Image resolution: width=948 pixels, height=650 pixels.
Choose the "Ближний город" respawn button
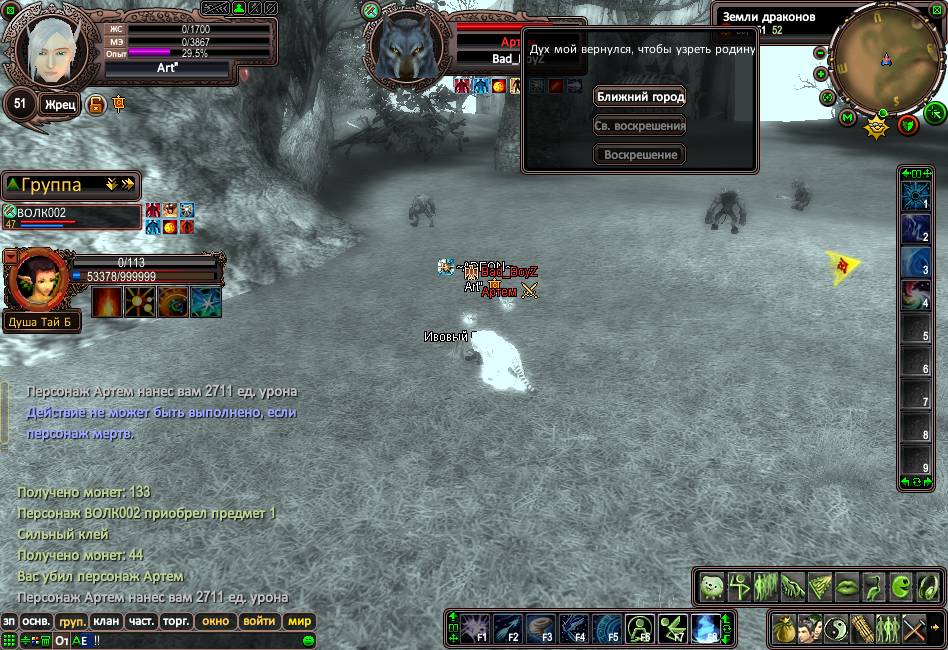[640, 97]
